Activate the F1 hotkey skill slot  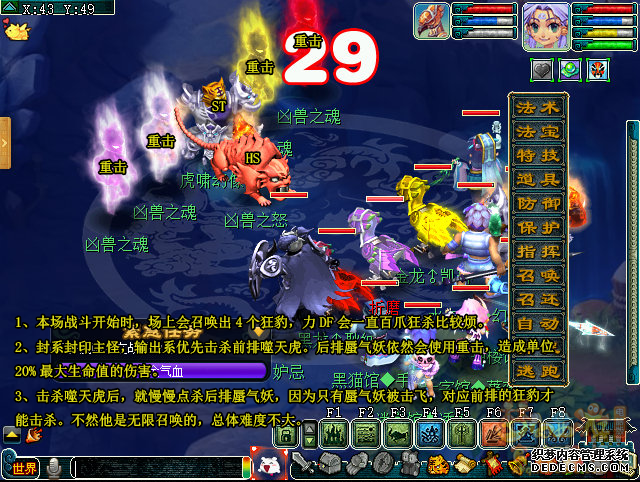(x=335, y=433)
